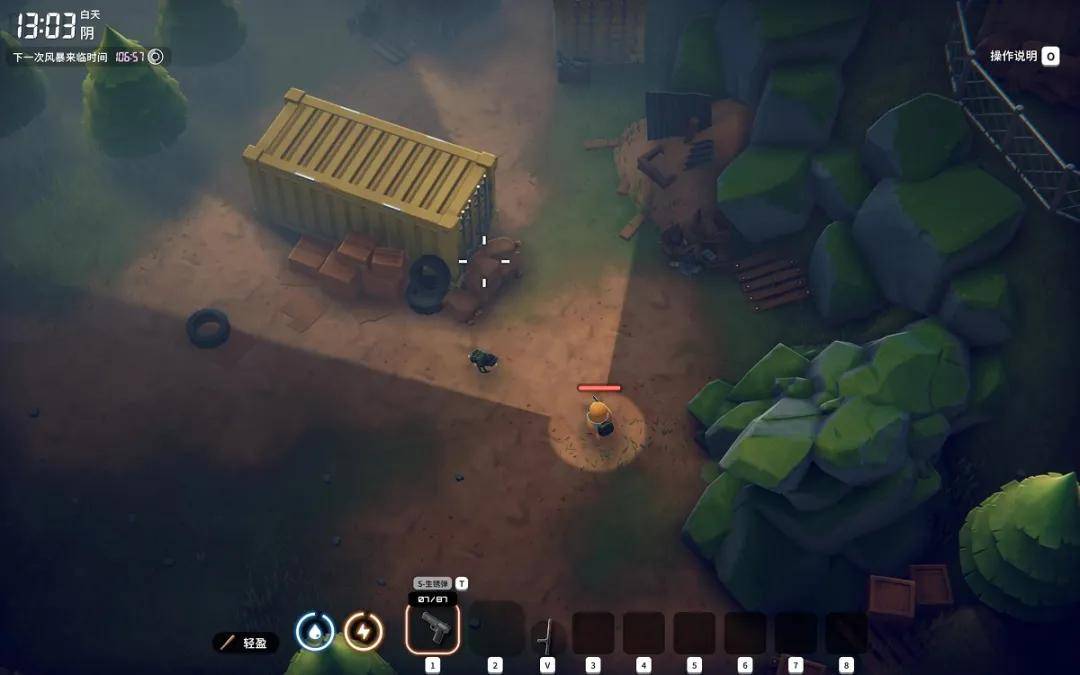Screen dimensions: 1080x675
Task: Click the S-生锈弹 ammo type label
Action: [x=433, y=583]
